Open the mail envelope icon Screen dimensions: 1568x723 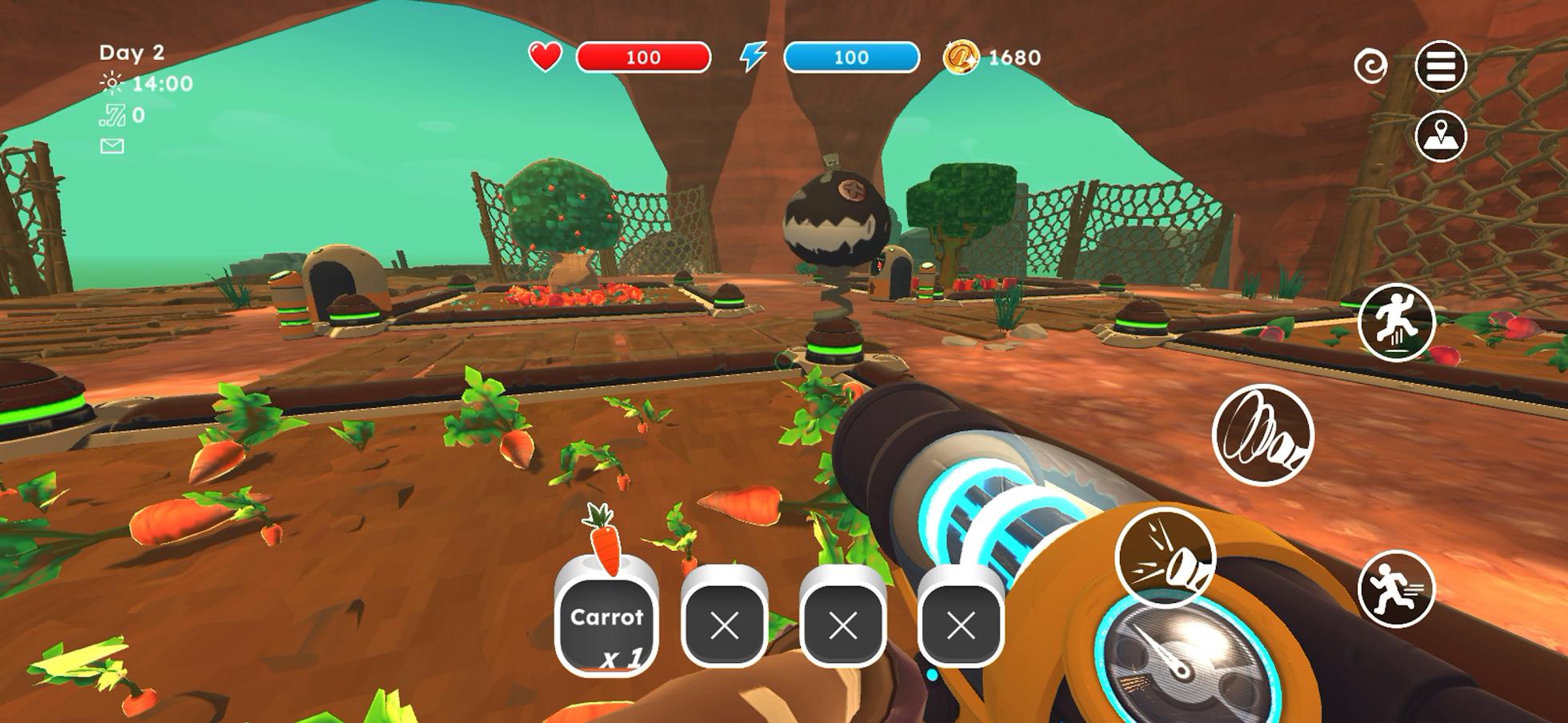pyautogui.click(x=112, y=146)
